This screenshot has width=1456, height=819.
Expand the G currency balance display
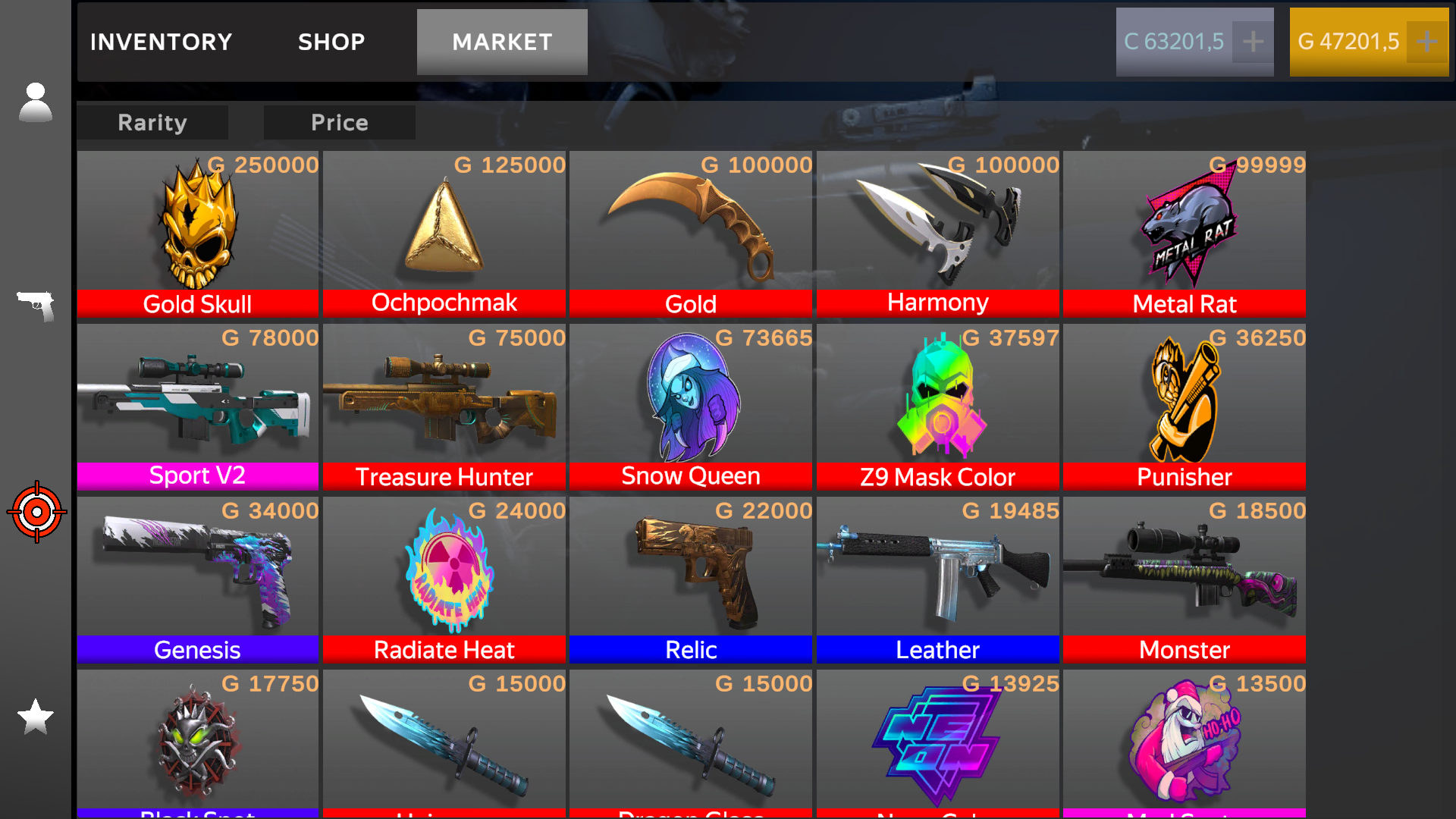click(1350, 42)
